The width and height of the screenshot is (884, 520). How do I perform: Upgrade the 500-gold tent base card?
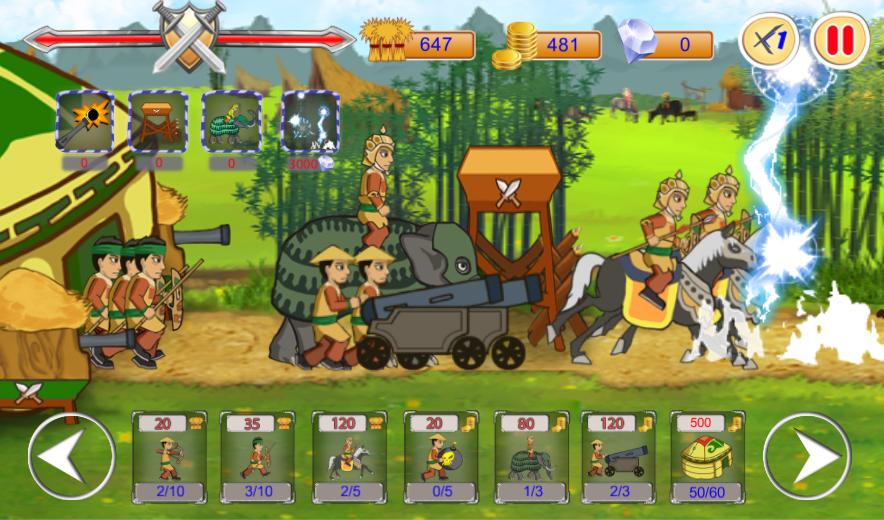point(706,456)
